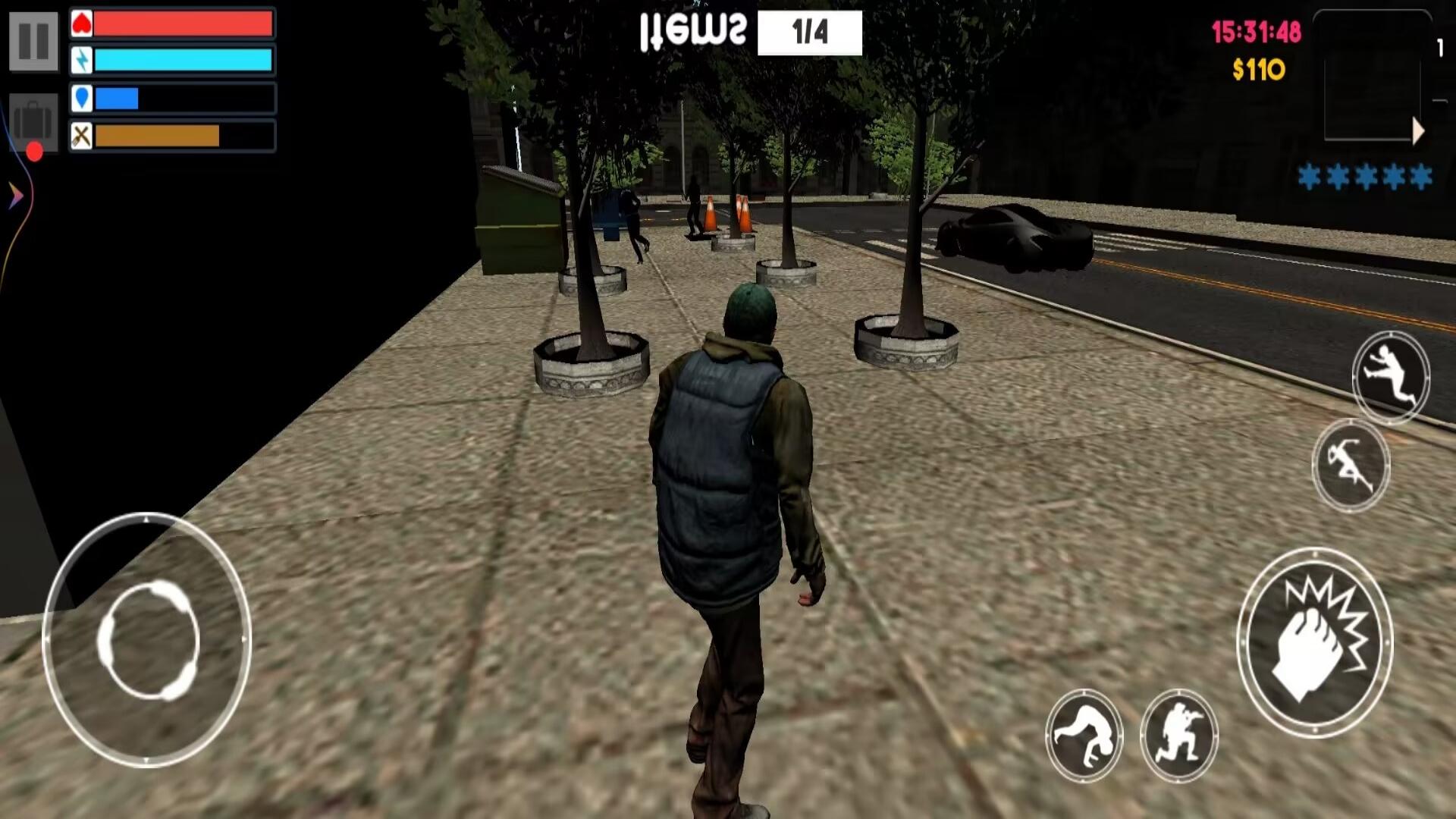Select the kneeling aim shooter button
The height and width of the screenshot is (819, 1456).
tap(1178, 735)
